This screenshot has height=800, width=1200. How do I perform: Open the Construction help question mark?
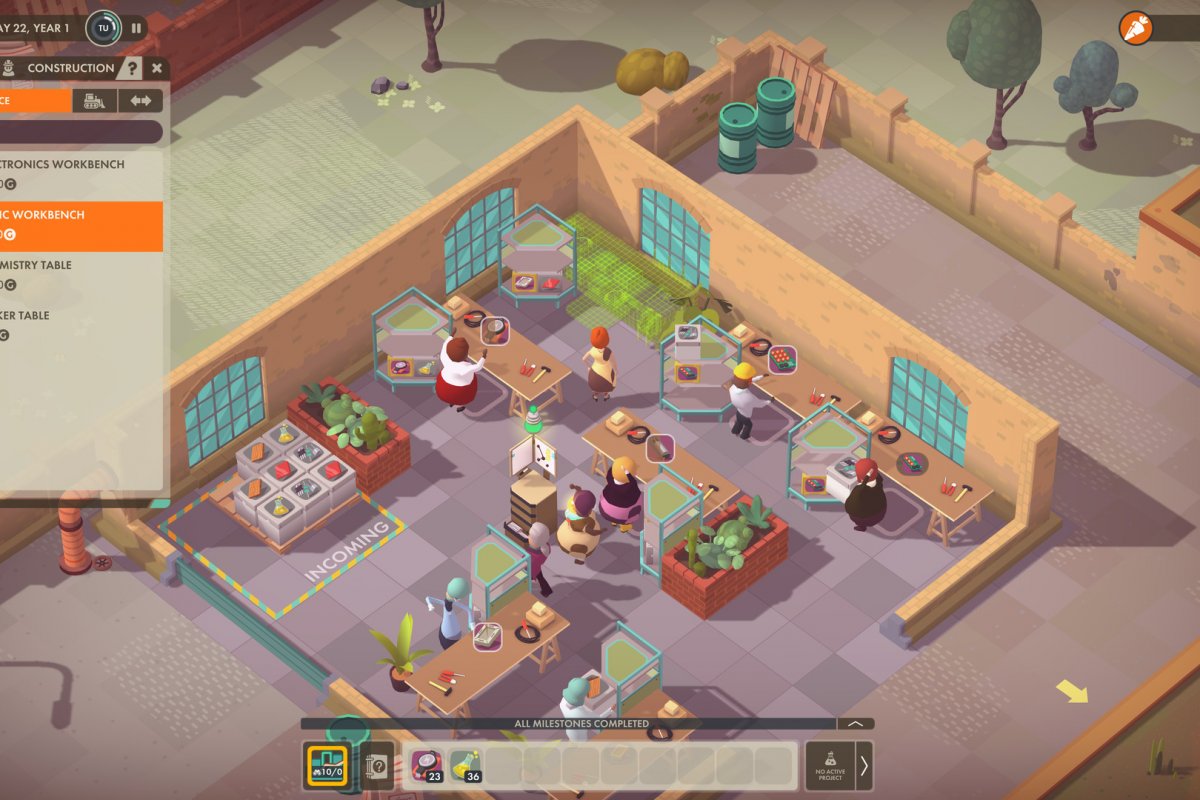pos(132,68)
